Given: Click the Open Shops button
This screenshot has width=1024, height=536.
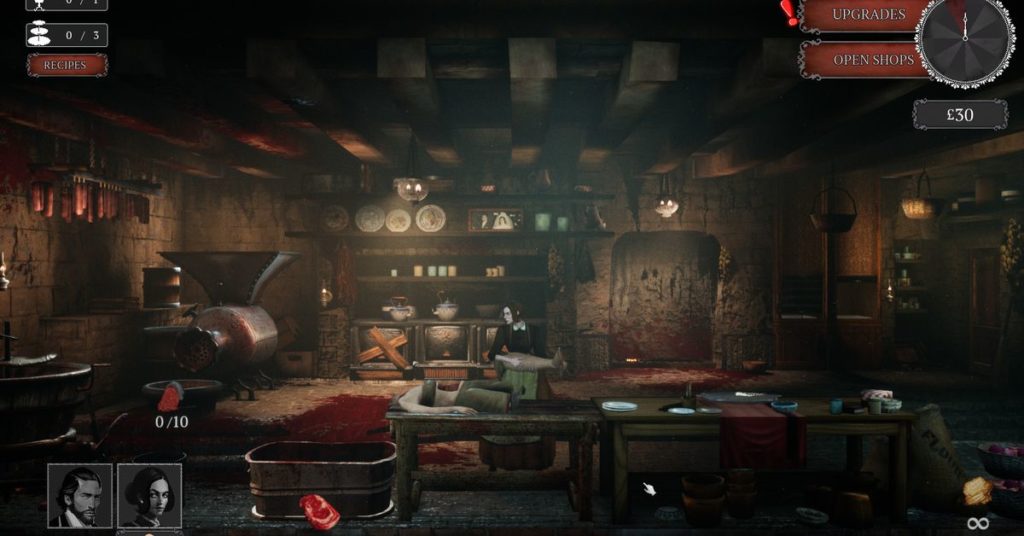Looking at the screenshot, I should [872, 59].
